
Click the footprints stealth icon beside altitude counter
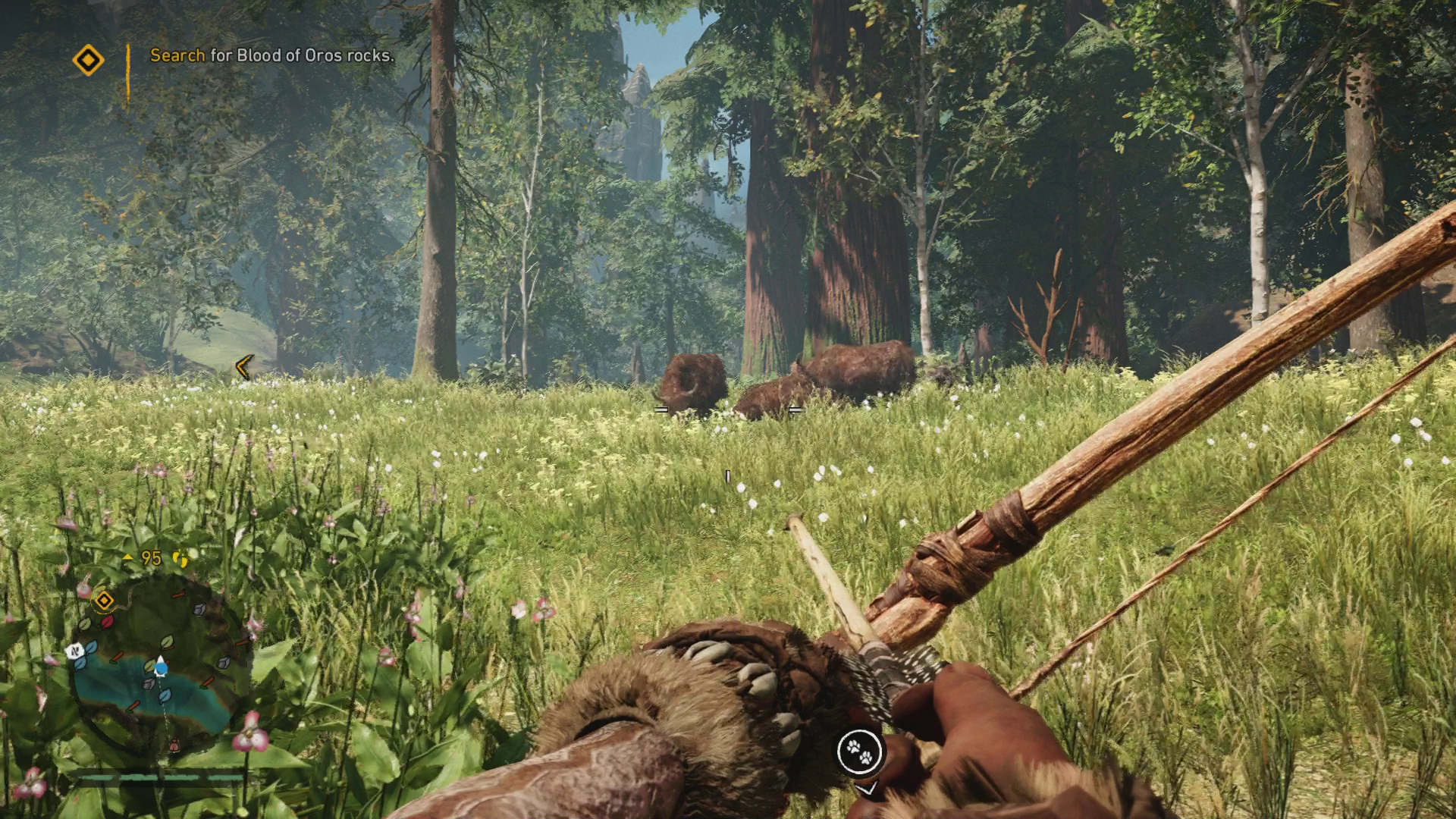(180, 559)
